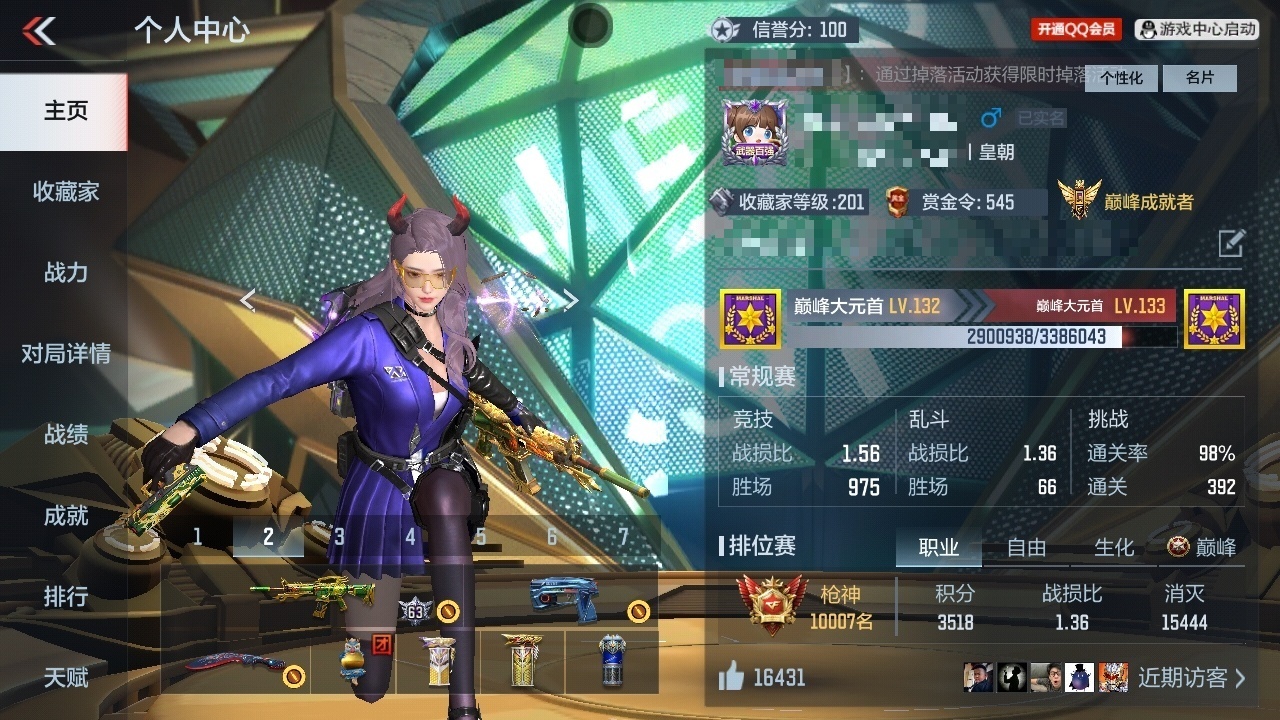The width and height of the screenshot is (1280, 720).
Task: Switch ranked stats to 自由 tab
Action: click(x=1026, y=547)
